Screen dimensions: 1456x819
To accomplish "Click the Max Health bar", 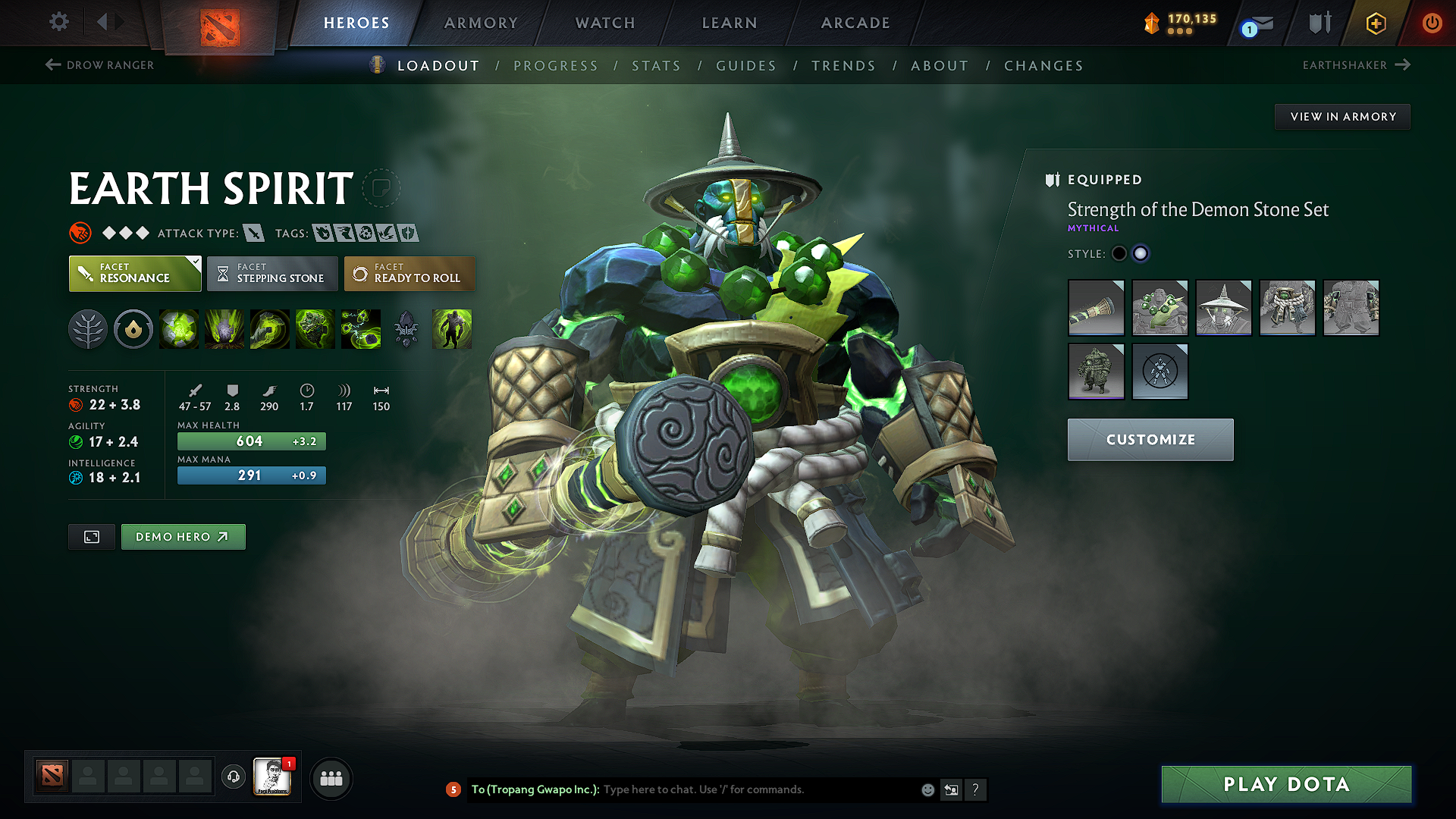I will (251, 441).
